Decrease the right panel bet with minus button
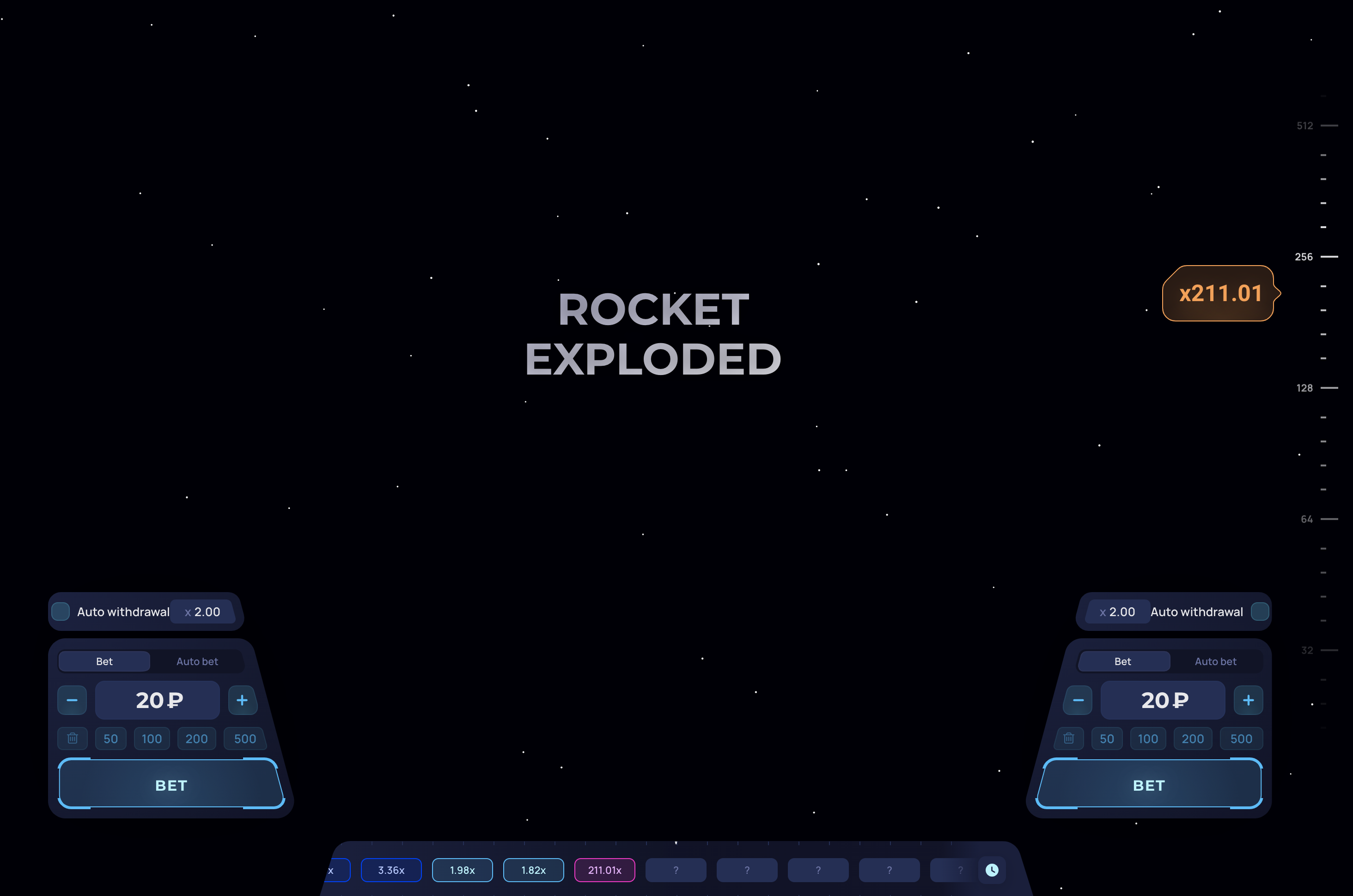Screen dimensions: 1353x896 click(1078, 700)
